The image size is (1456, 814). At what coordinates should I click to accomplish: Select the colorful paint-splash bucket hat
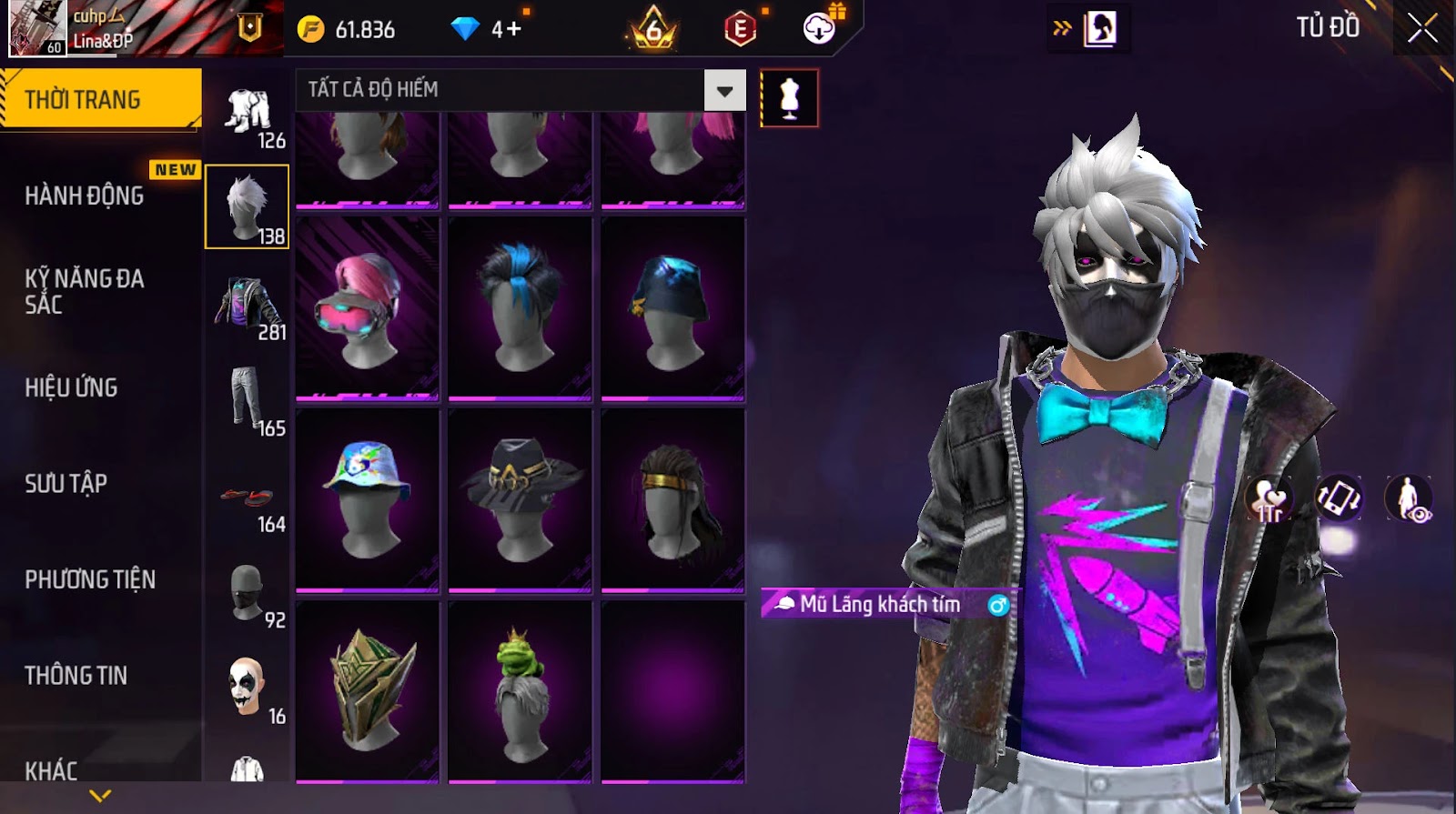coord(368,499)
